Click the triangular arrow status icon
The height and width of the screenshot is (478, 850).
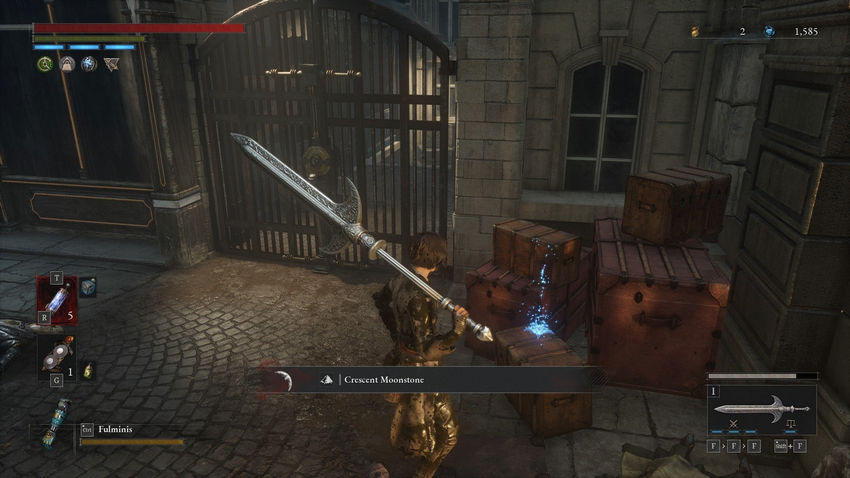tap(111, 64)
